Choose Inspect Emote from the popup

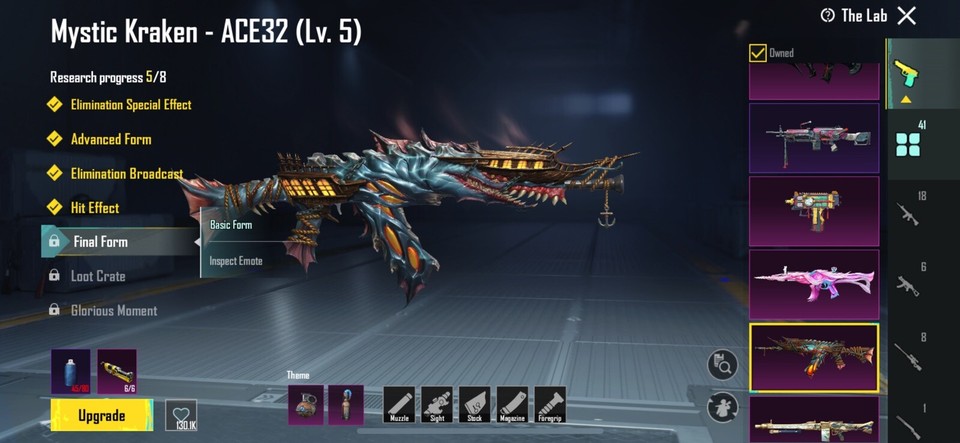[x=235, y=262]
